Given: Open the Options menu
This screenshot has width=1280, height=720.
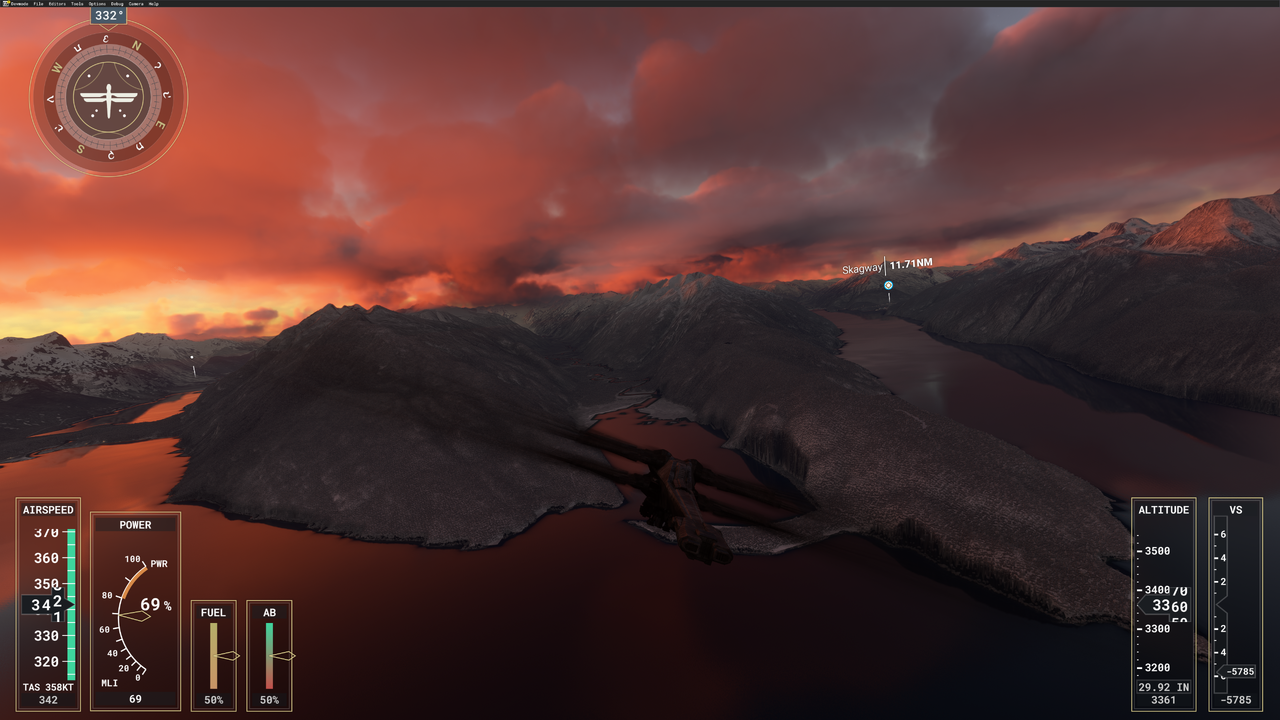Looking at the screenshot, I should 97,4.
